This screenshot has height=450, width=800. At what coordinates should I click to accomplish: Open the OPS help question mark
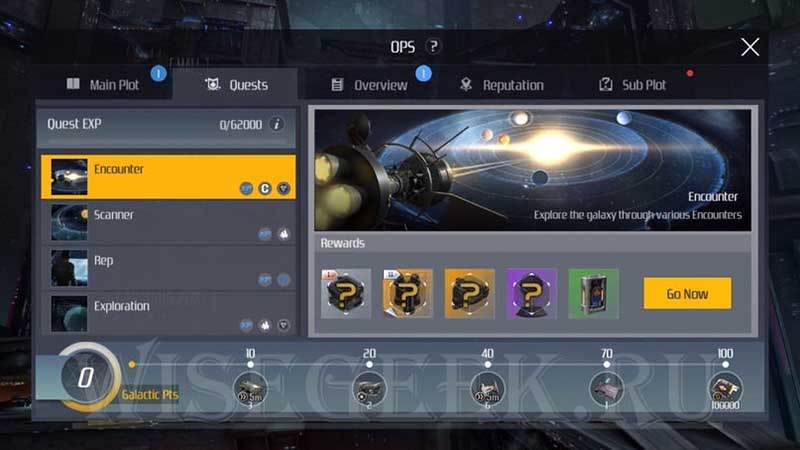coord(433,47)
